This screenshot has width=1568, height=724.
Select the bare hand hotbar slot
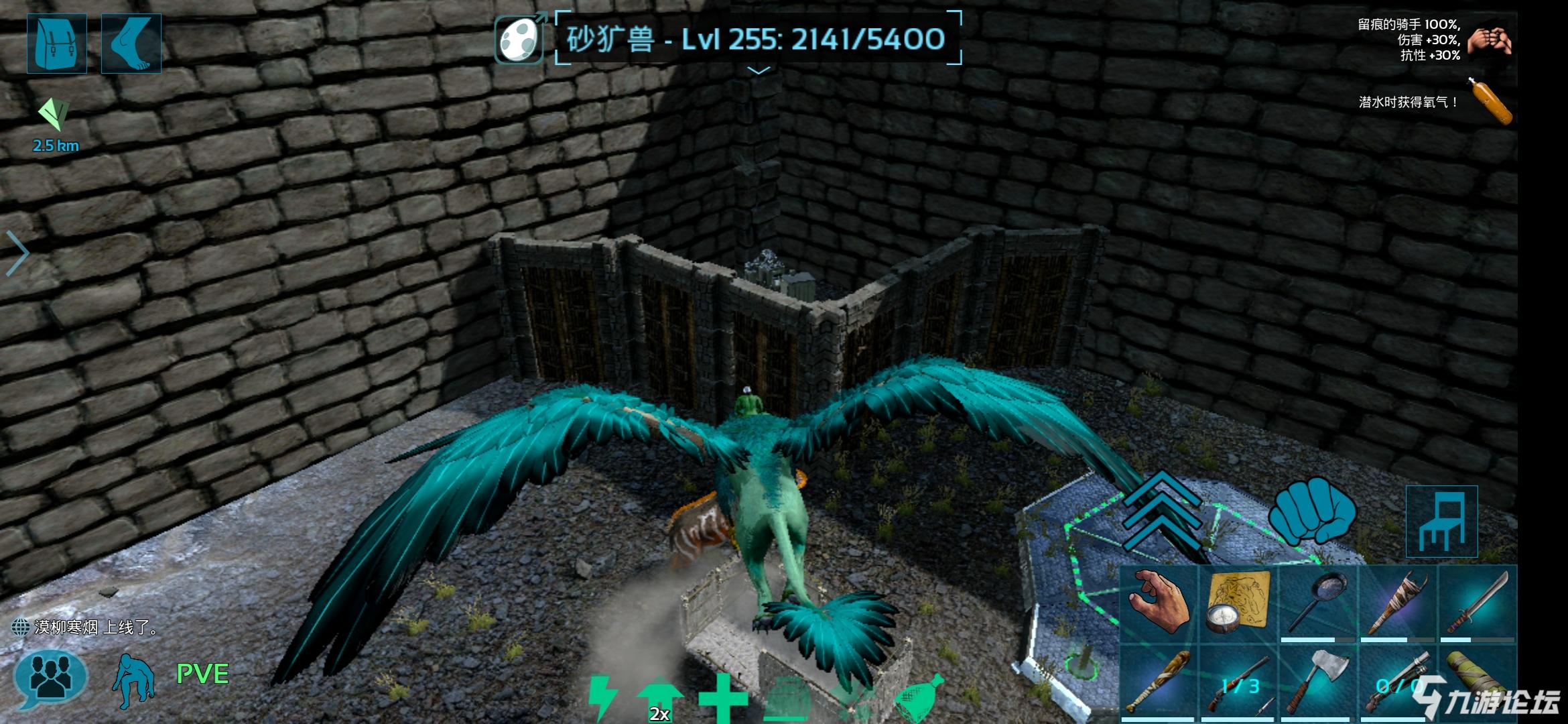(1159, 603)
